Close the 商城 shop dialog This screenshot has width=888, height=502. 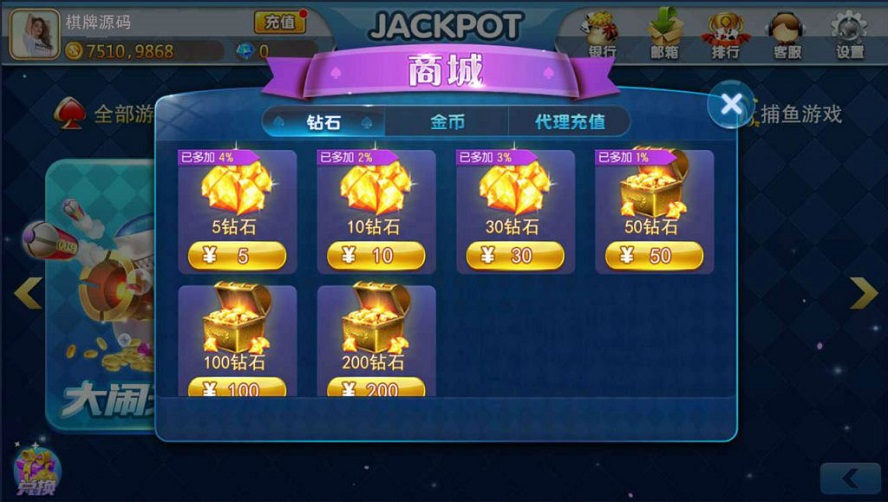pos(731,104)
